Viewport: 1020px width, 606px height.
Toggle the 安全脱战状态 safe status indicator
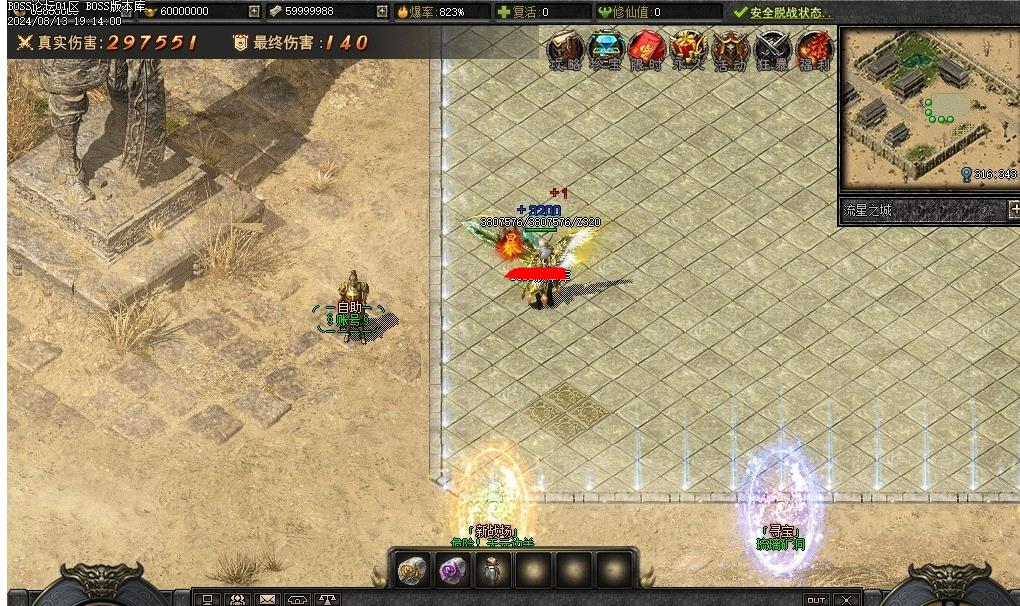click(x=782, y=12)
